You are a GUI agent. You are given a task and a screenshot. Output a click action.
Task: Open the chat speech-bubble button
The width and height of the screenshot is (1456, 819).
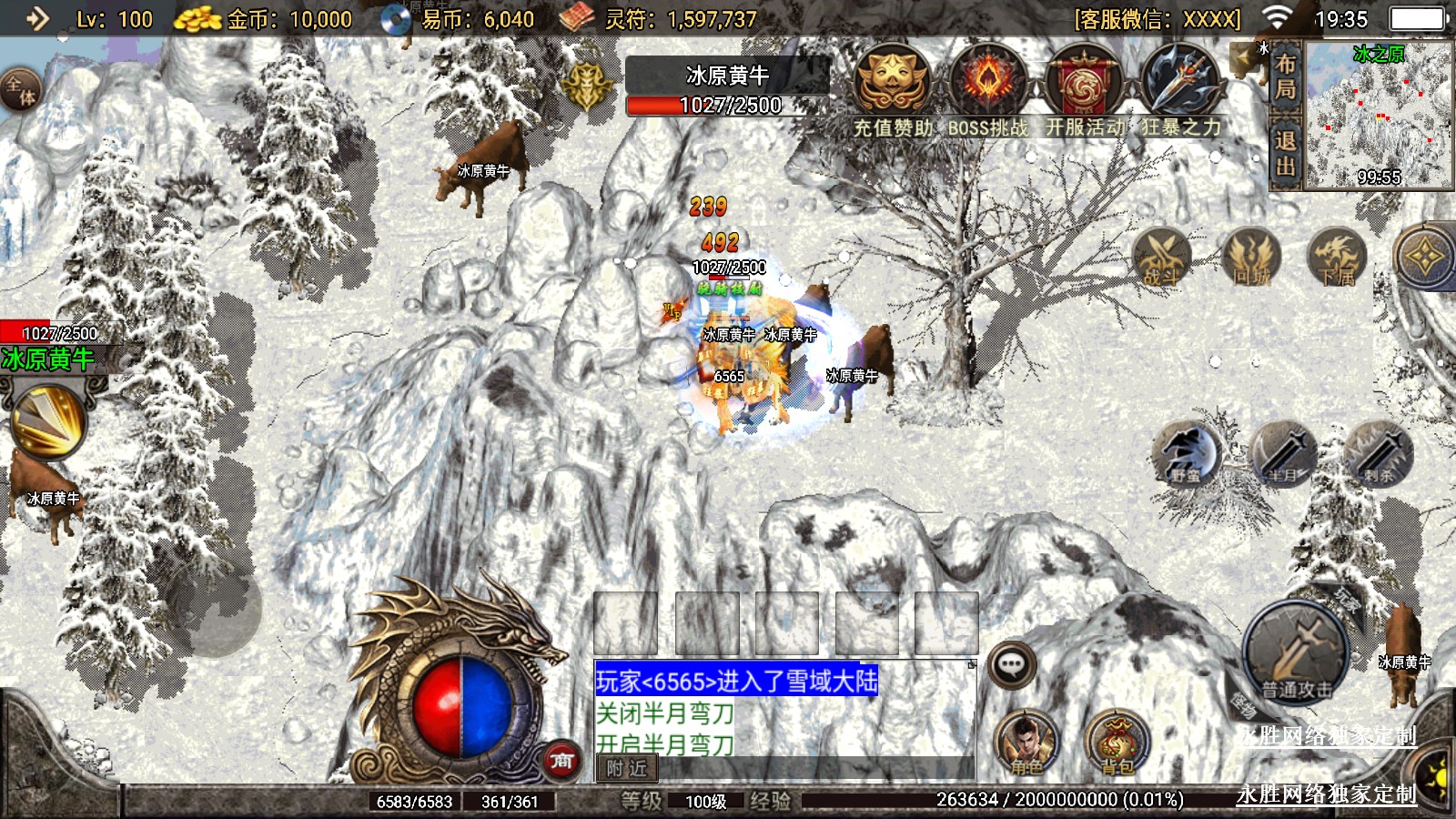pos(1011,664)
